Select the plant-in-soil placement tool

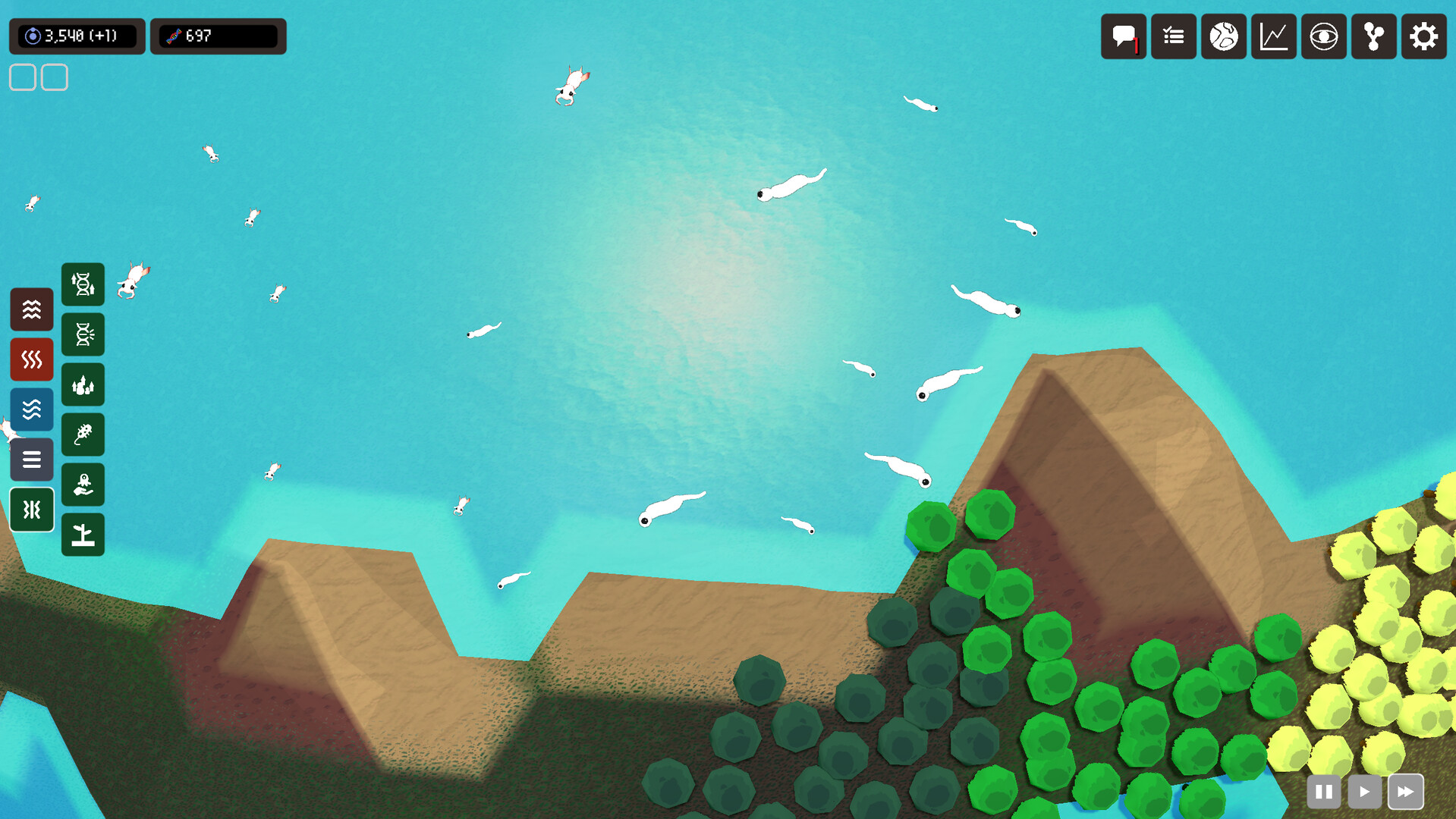pos(83,534)
